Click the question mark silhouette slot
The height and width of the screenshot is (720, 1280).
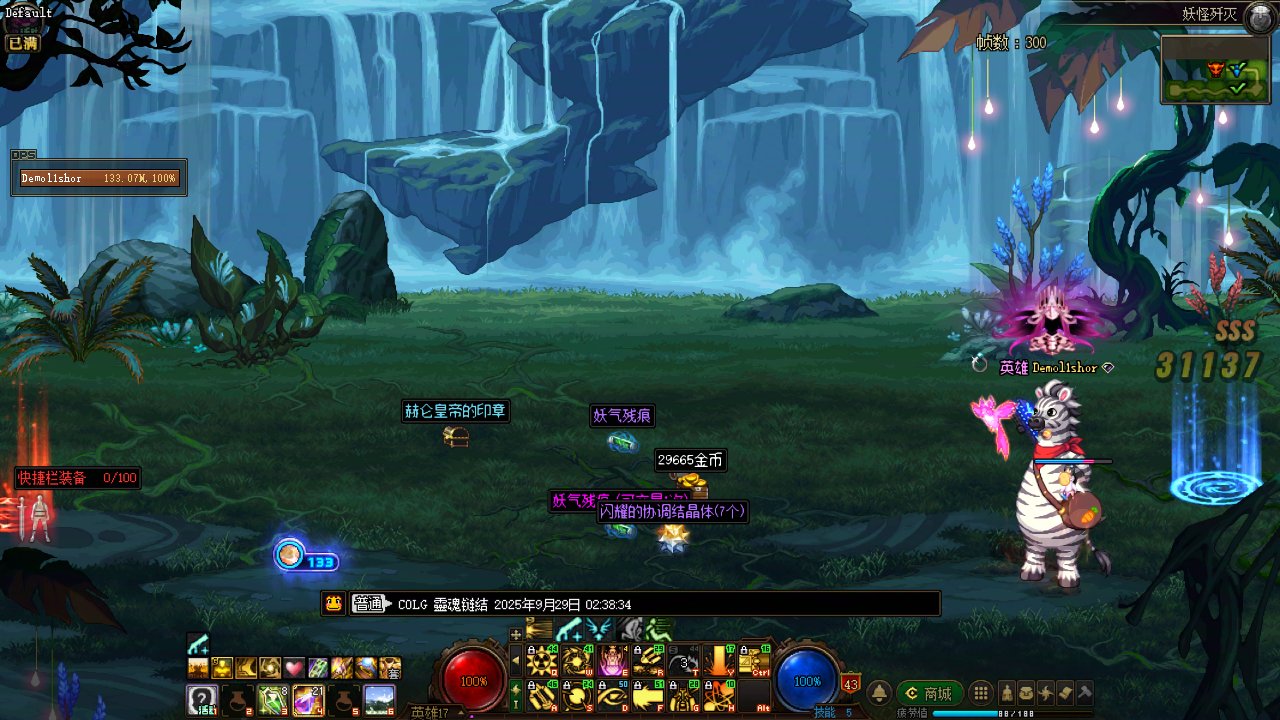[x=201, y=699]
